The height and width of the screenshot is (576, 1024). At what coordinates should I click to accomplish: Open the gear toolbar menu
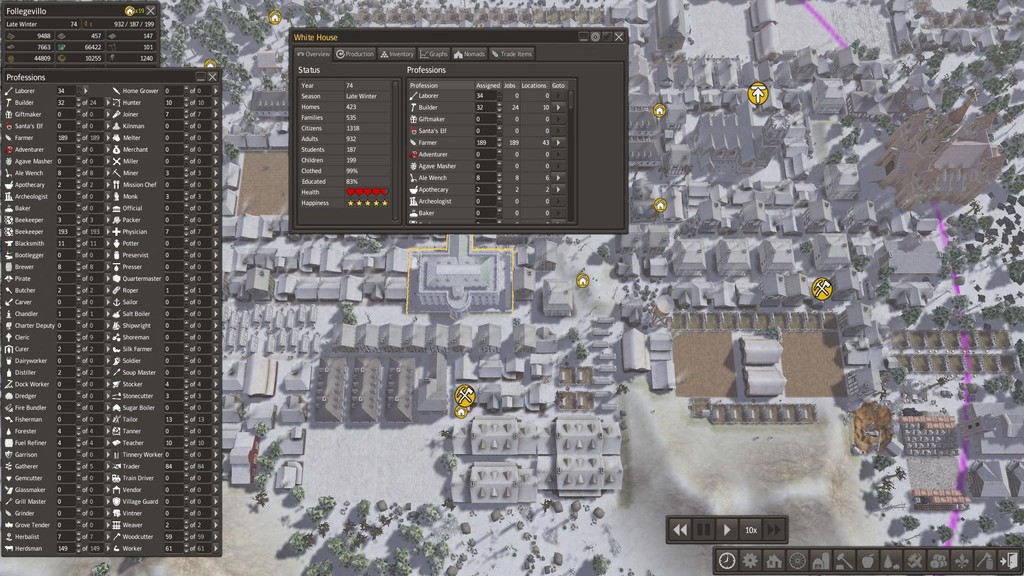[750, 560]
